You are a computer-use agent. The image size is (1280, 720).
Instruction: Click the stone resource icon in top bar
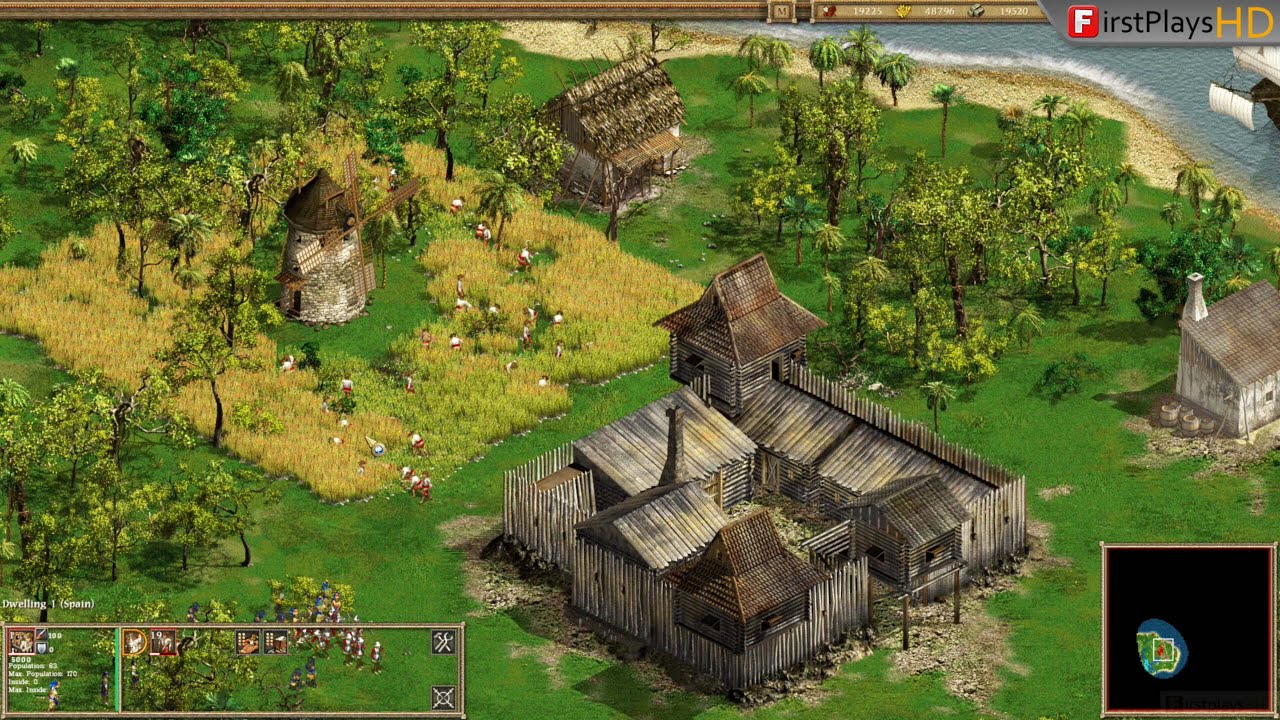click(x=976, y=11)
